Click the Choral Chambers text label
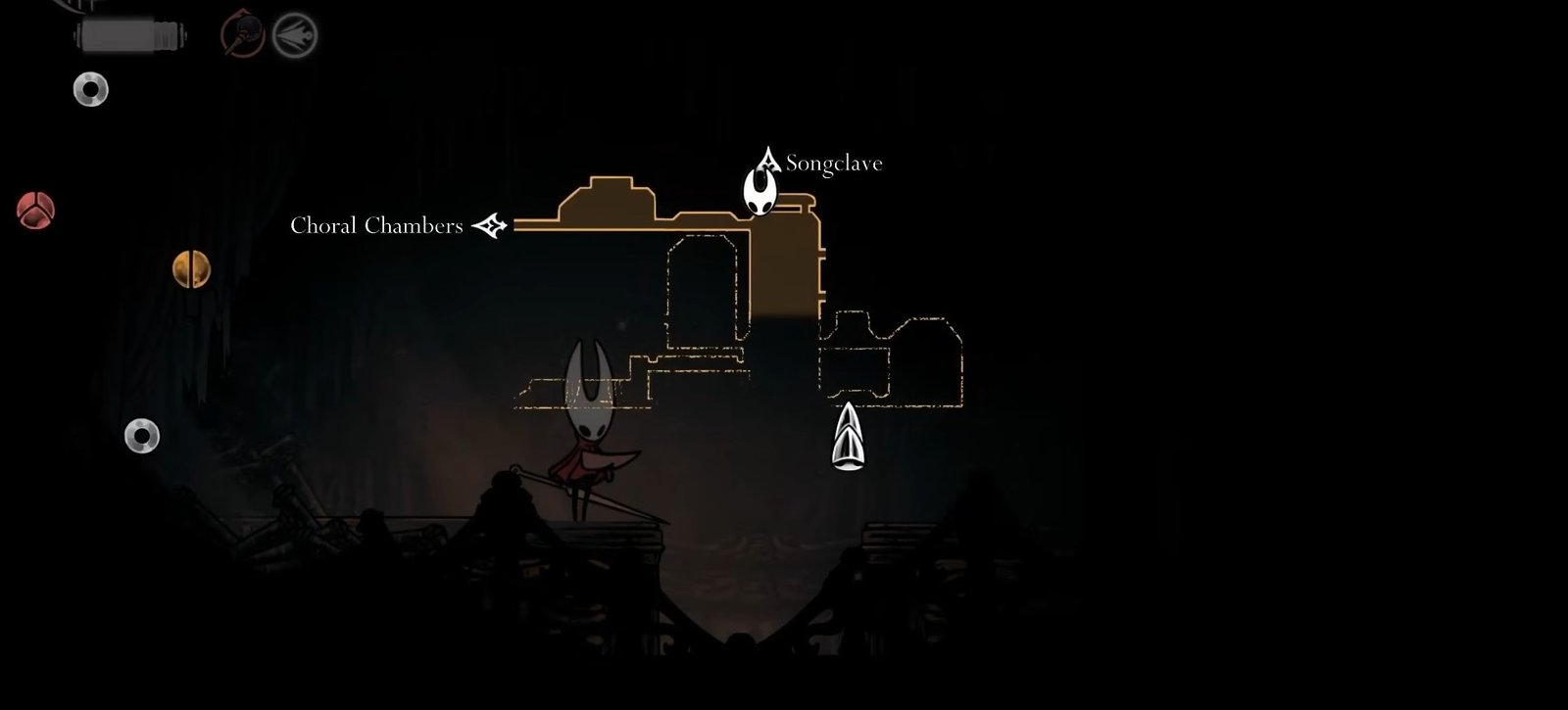This screenshot has width=1568, height=710. tap(376, 227)
